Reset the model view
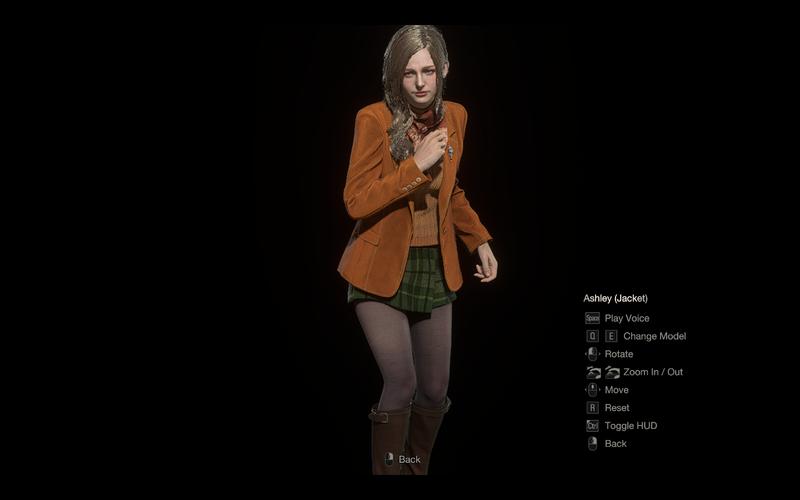Image resolution: width=800 pixels, height=500 pixels. pyautogui.click(x=617, y=408)
